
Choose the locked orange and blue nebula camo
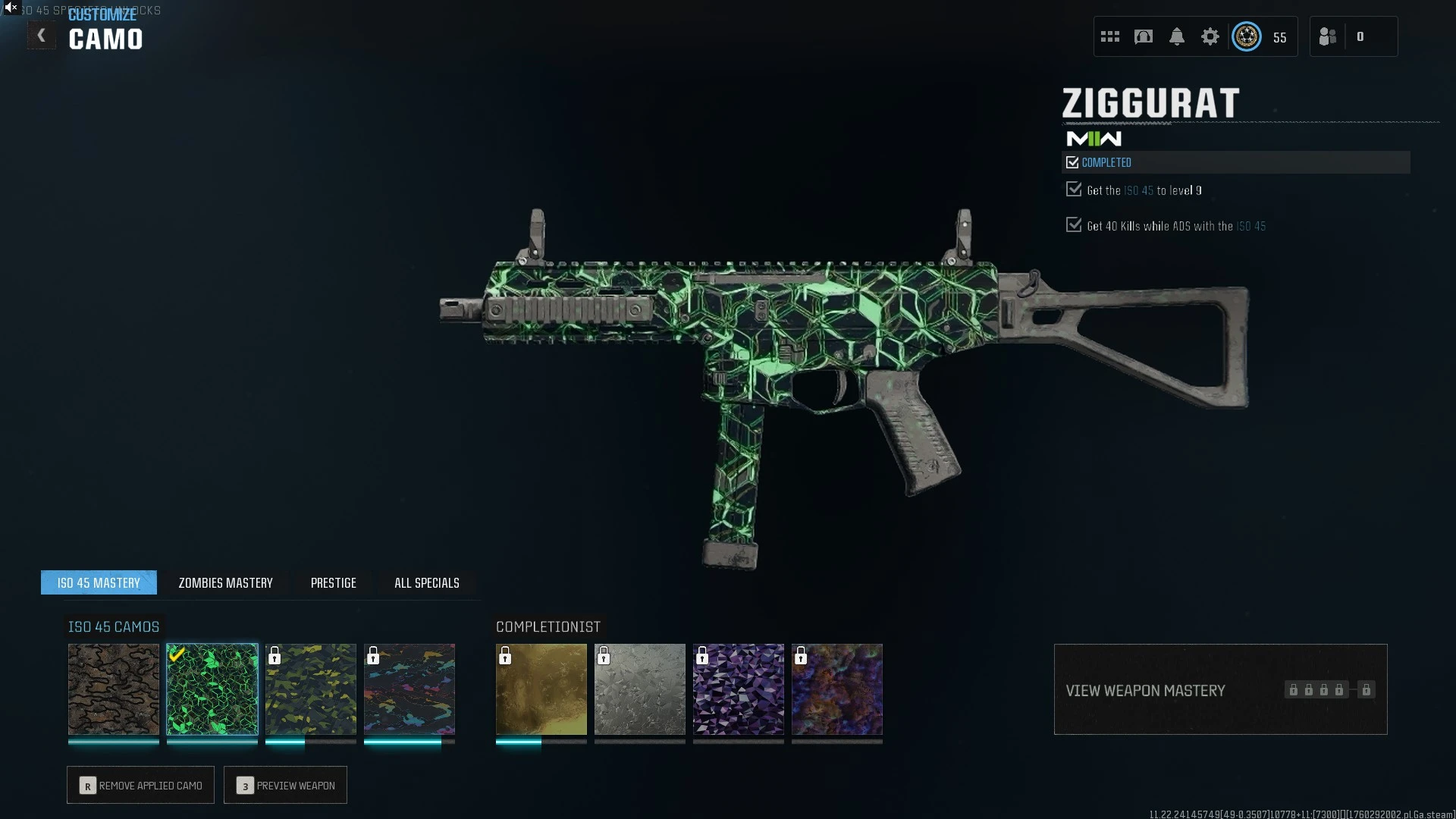[x=837, y=689]
